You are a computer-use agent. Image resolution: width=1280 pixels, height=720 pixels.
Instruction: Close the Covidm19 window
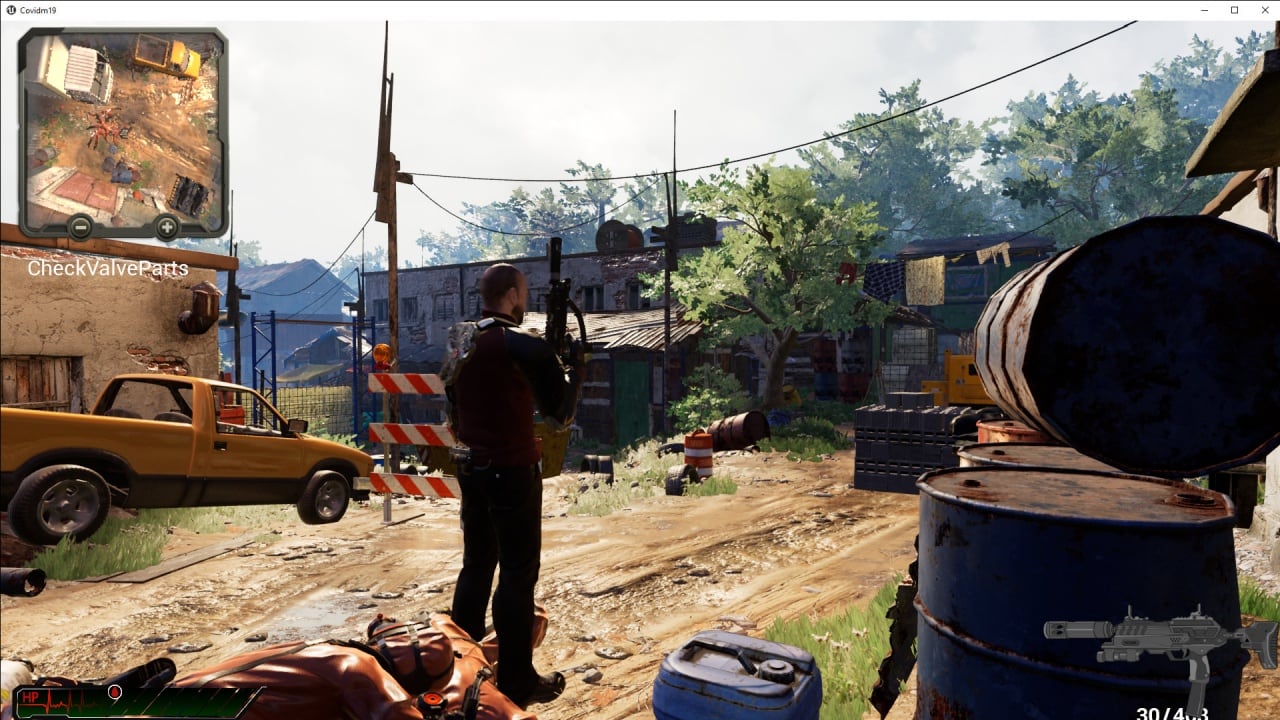click(x=1262, y=10)
